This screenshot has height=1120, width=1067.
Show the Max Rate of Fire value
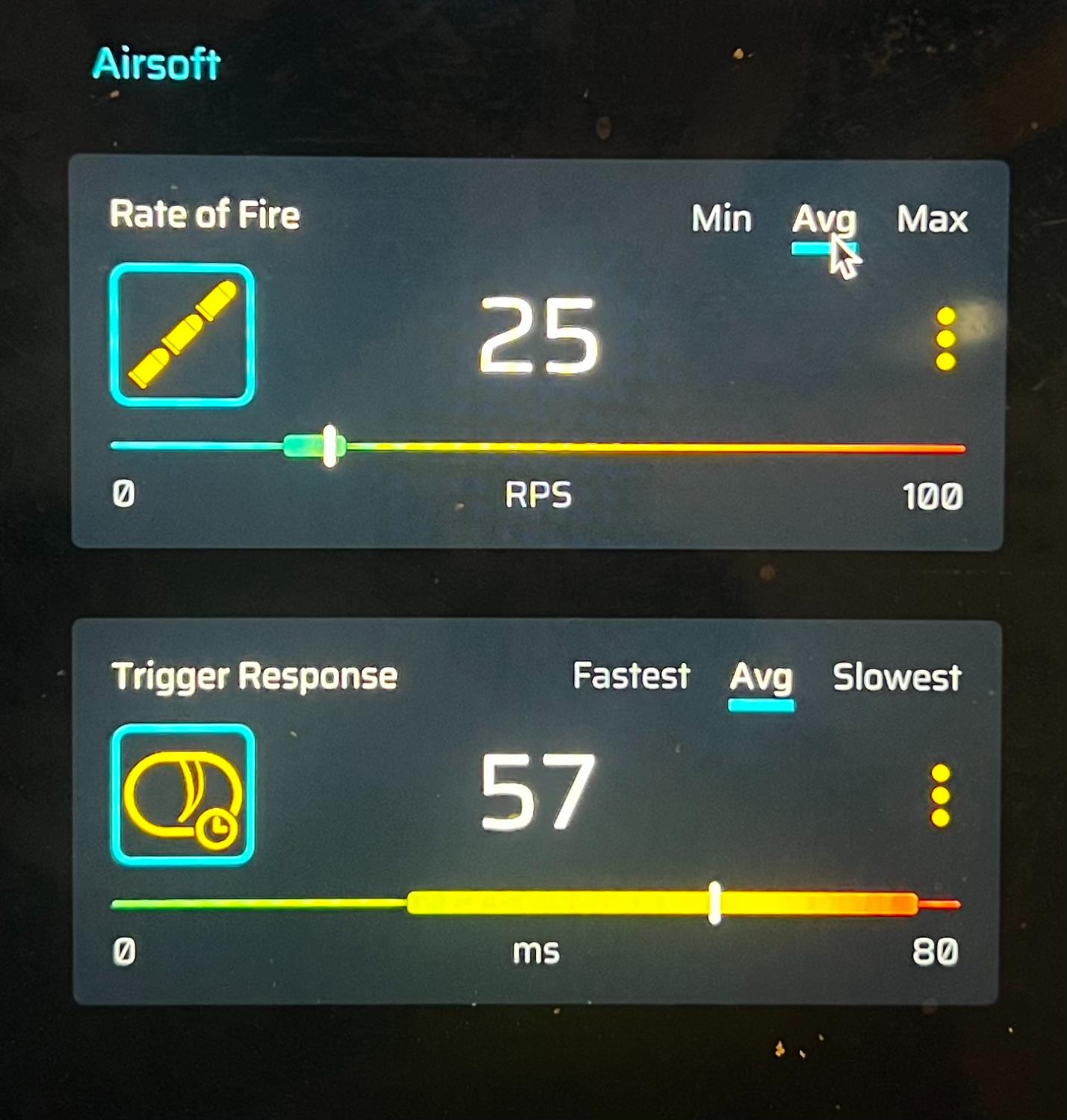(x=932, y=220)
